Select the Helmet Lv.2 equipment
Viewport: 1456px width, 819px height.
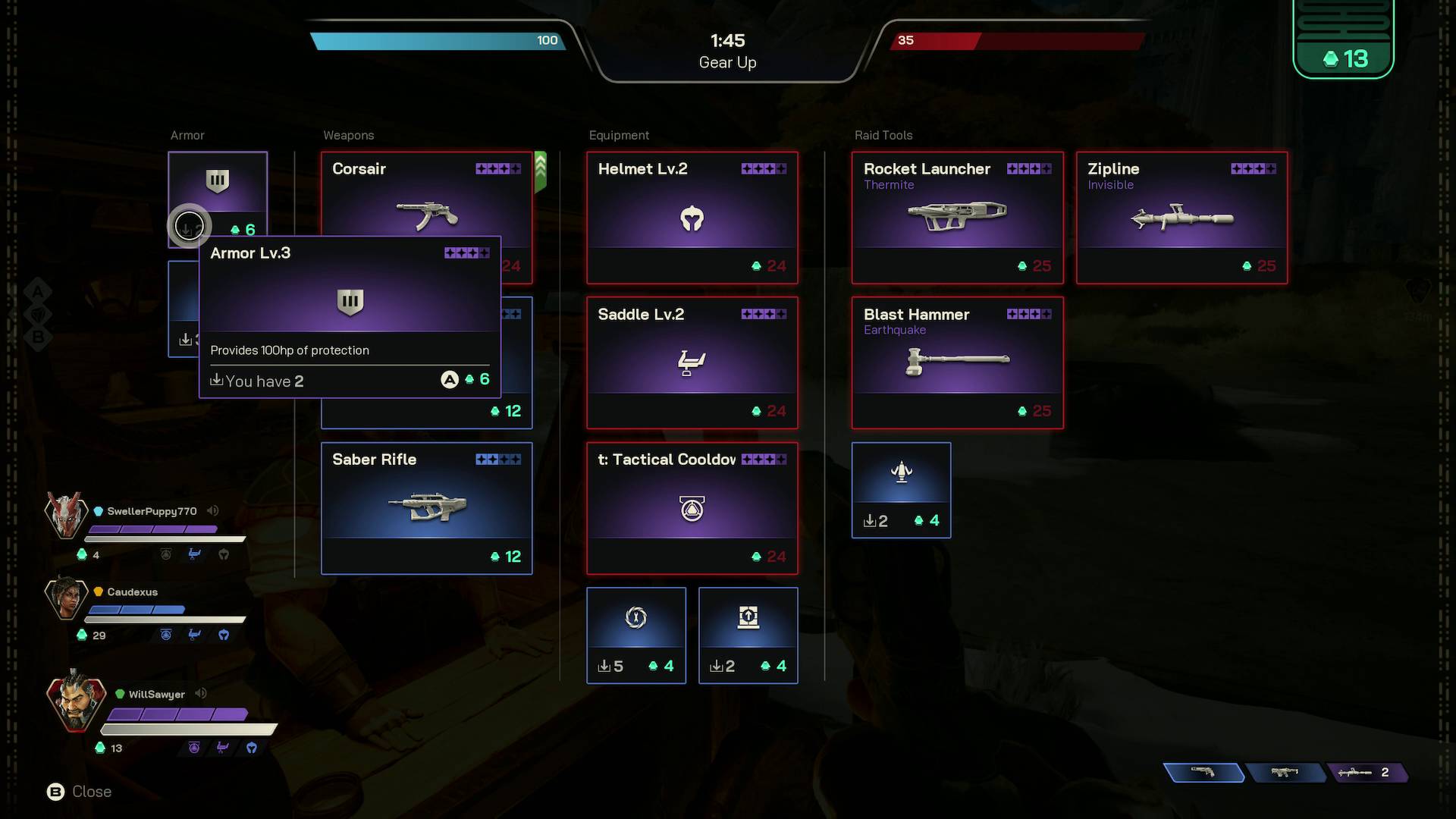[x=692, y=218]
